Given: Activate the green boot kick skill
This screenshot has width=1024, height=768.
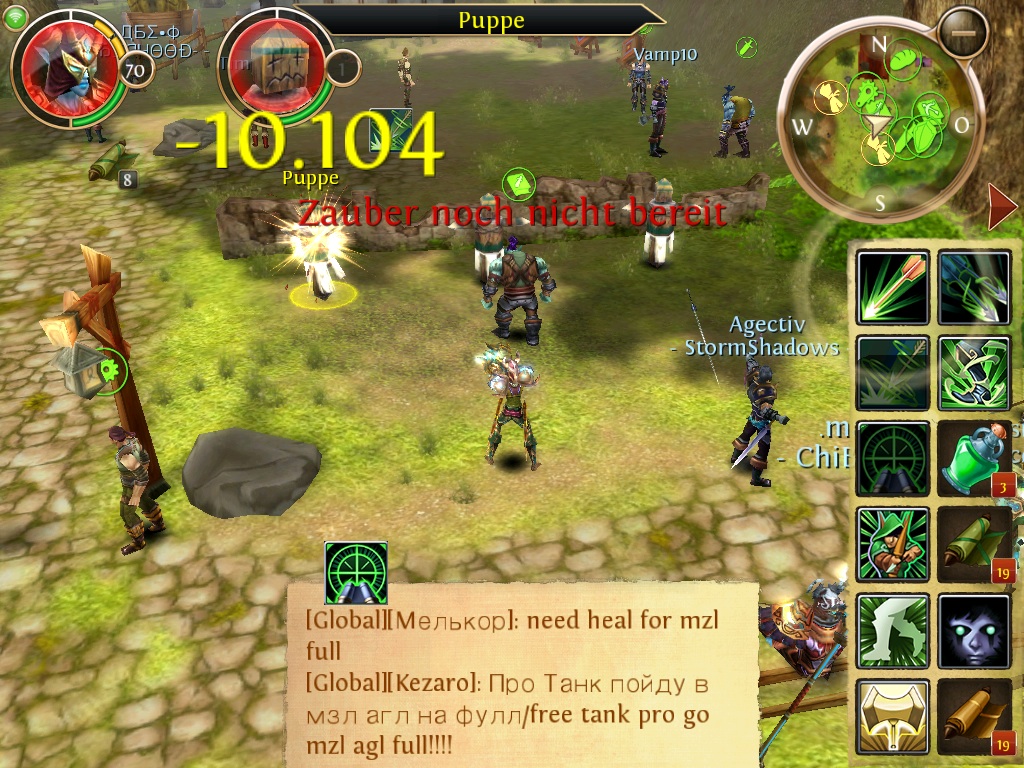Looking at the screenshot, I should coord(974,373).
